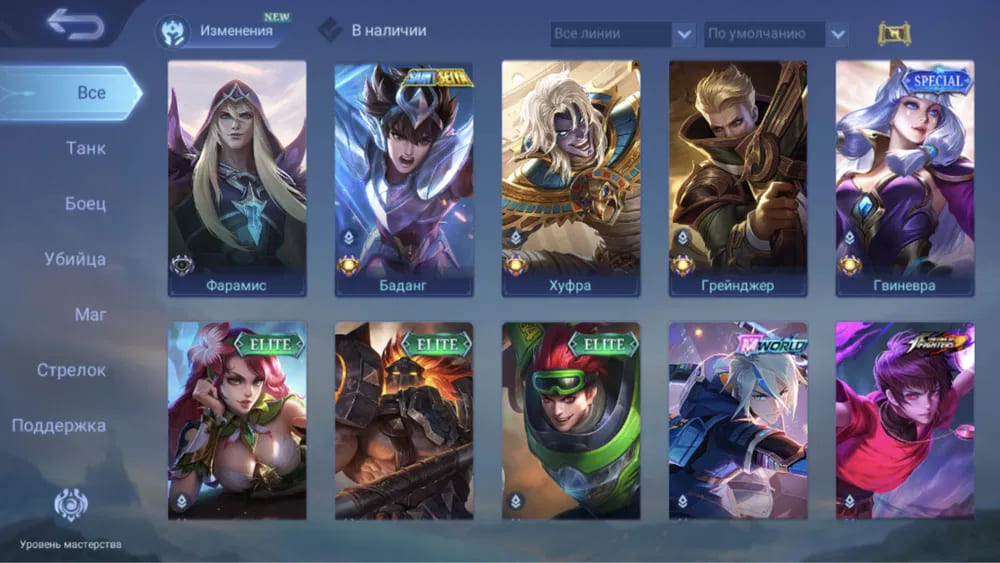Go back using the arrow button
The height and width of the screenshot is (563, 1000).
pyautogui.click(x=75, y=25)
